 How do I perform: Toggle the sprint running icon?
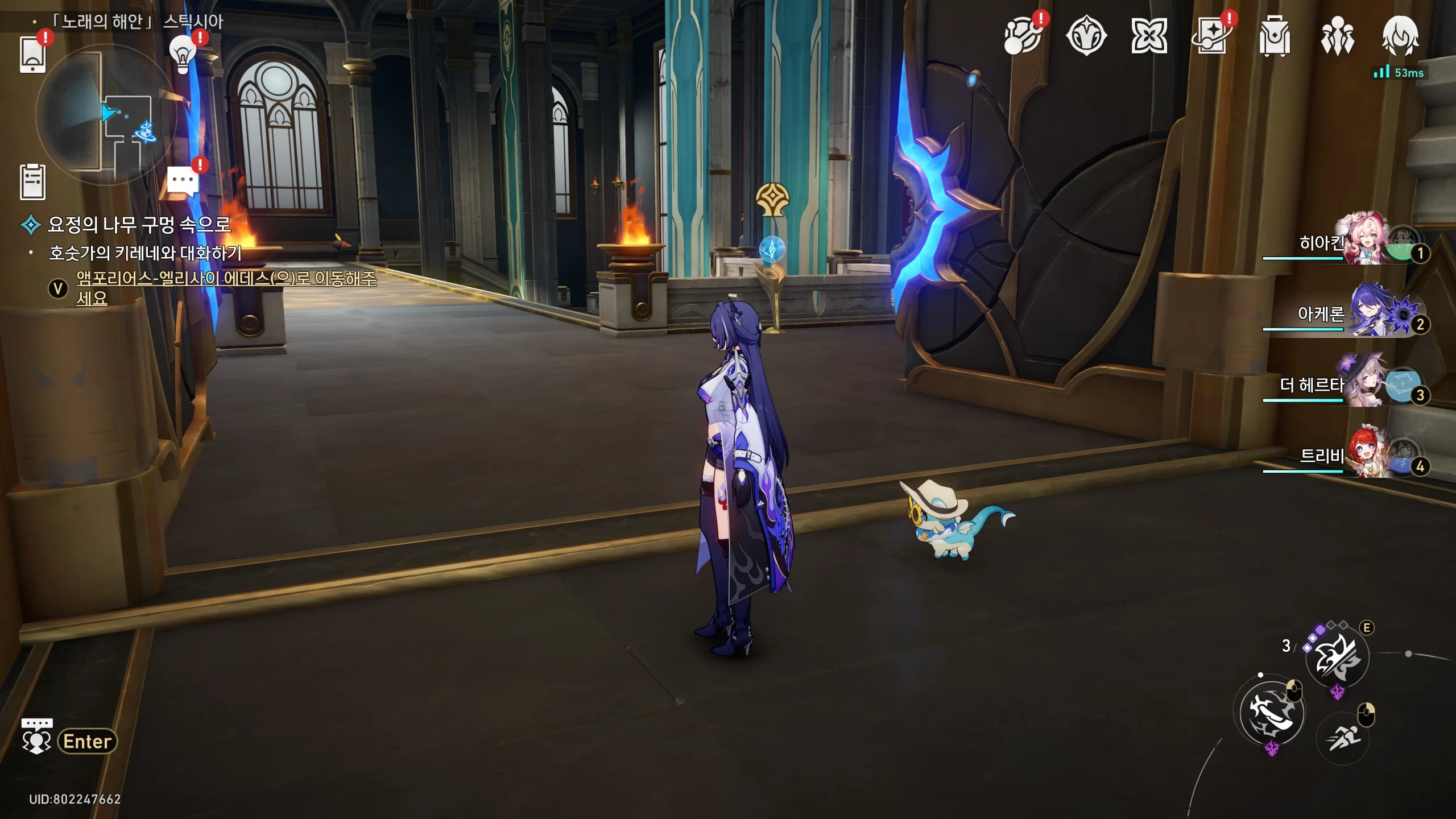point(1343,738)
